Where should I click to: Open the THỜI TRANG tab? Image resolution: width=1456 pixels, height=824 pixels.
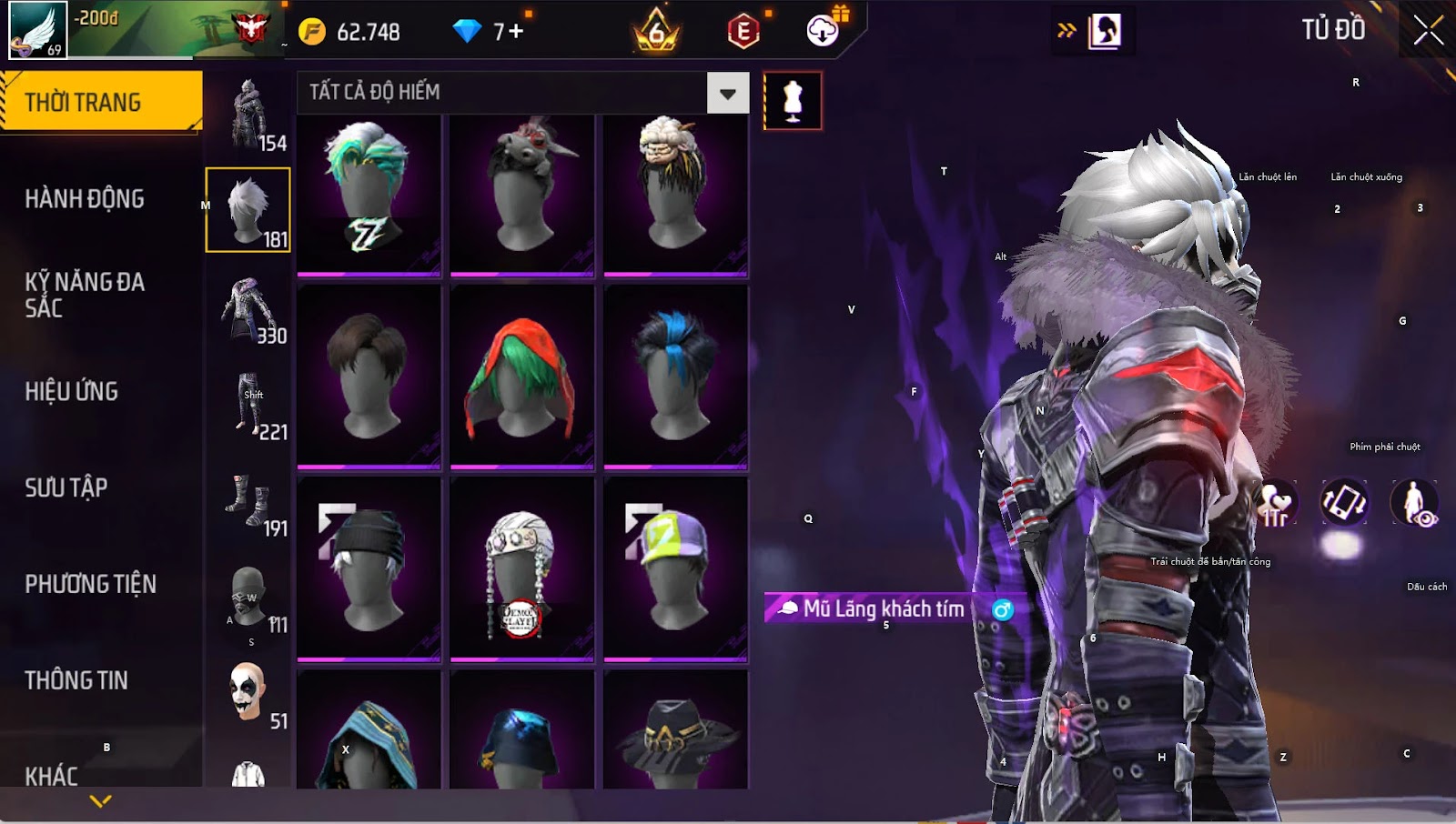(x=101, y=102)
